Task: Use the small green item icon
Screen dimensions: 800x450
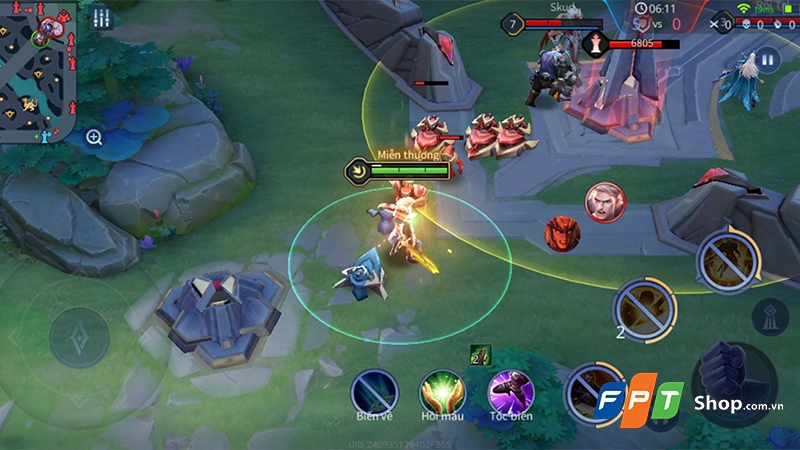Action: 480,352
